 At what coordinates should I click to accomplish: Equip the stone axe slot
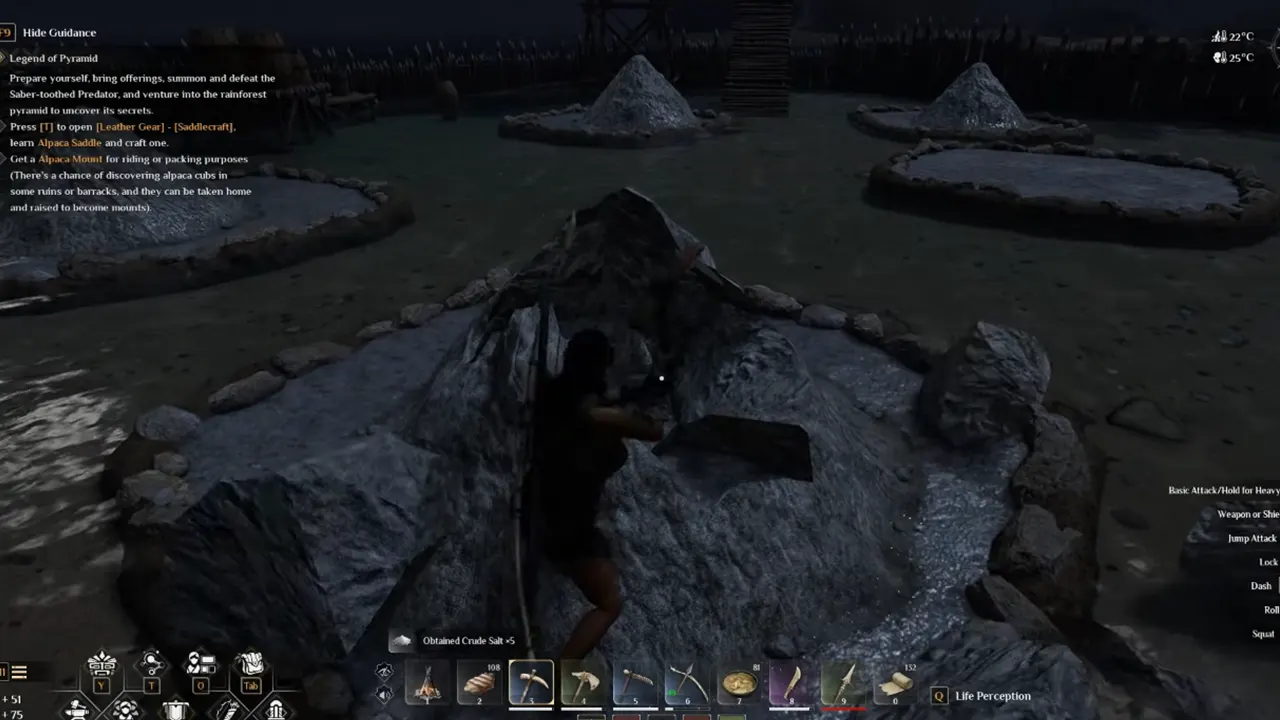pyautogui.click(x=583, y=684)
